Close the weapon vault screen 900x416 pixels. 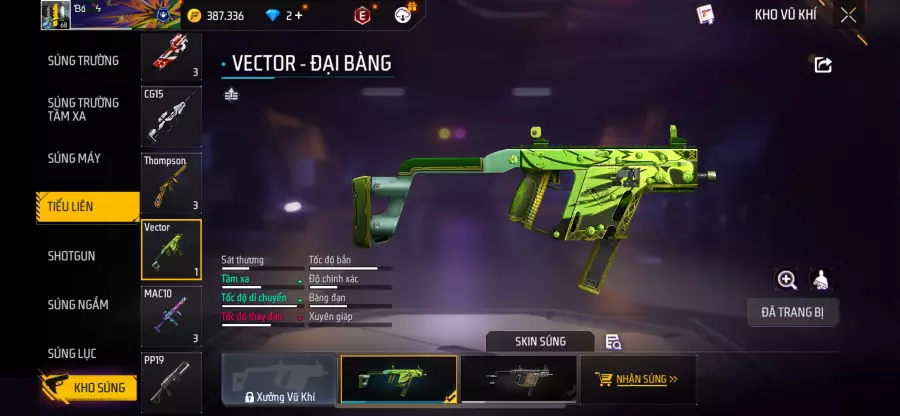coord(848,15)
